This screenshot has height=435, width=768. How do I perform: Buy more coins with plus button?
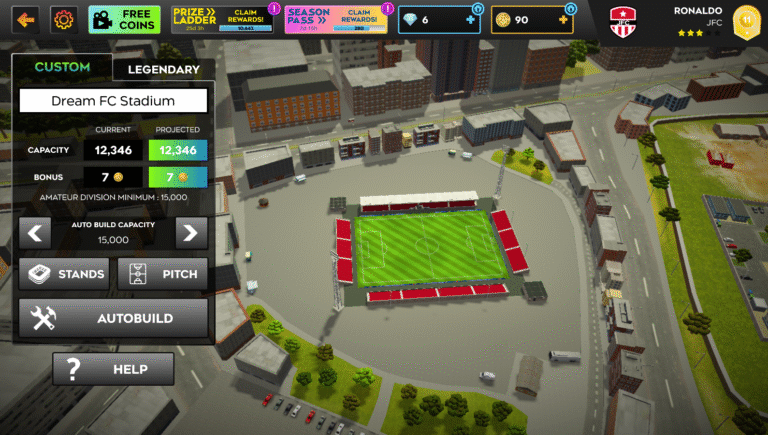566,19
